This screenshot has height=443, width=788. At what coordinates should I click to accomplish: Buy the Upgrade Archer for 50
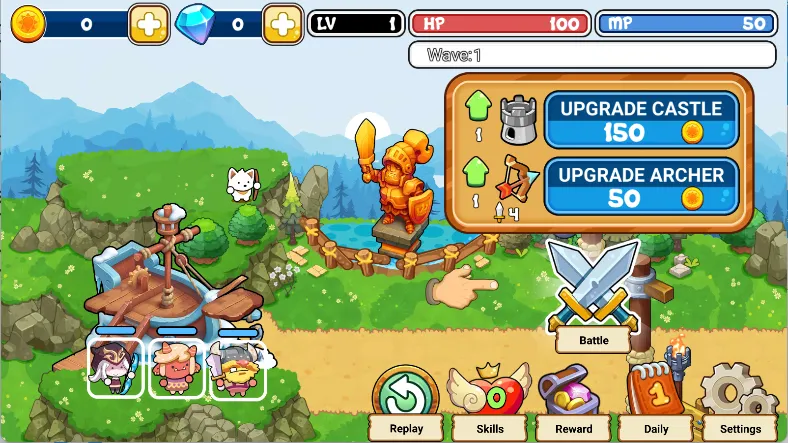[x=641, y=186]
